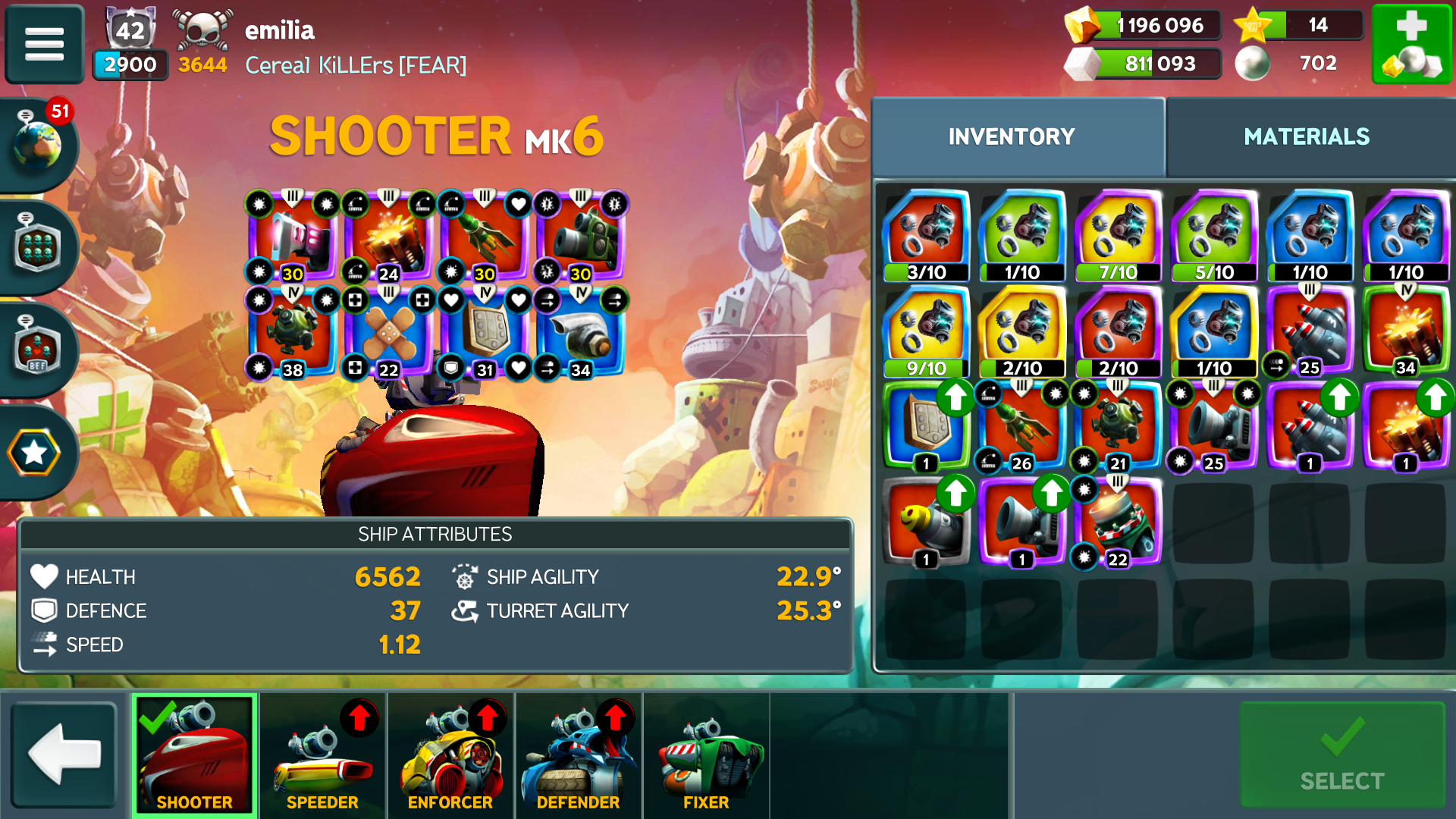This screenshot has height=819, width=1456.
Task: Select the Inventory tab
Action: (1012, 136)
